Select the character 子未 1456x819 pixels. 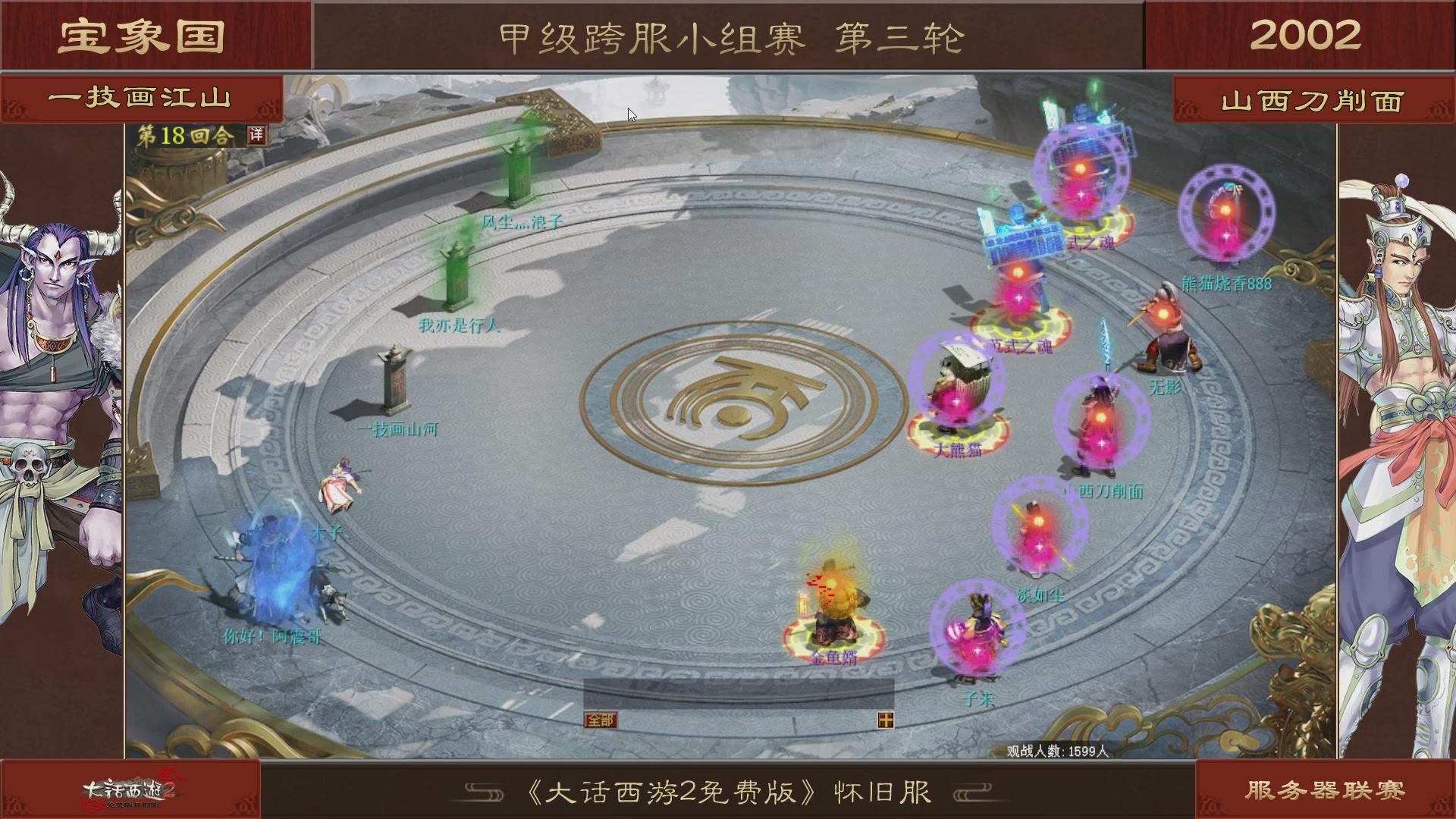tap(978, 629)
